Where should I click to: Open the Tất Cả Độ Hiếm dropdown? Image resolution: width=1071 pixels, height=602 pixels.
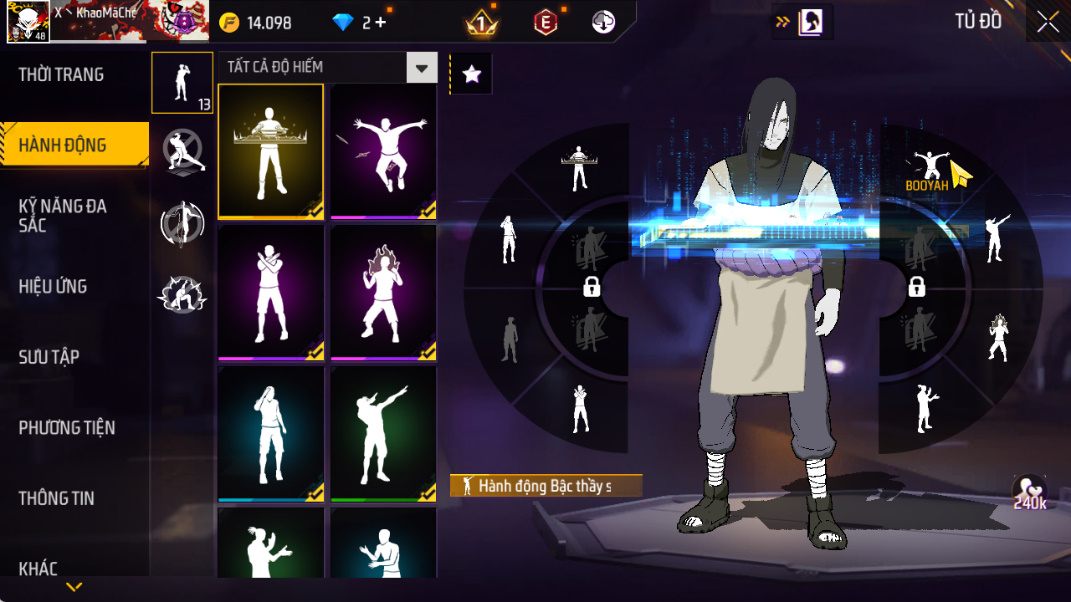(422, 68)
